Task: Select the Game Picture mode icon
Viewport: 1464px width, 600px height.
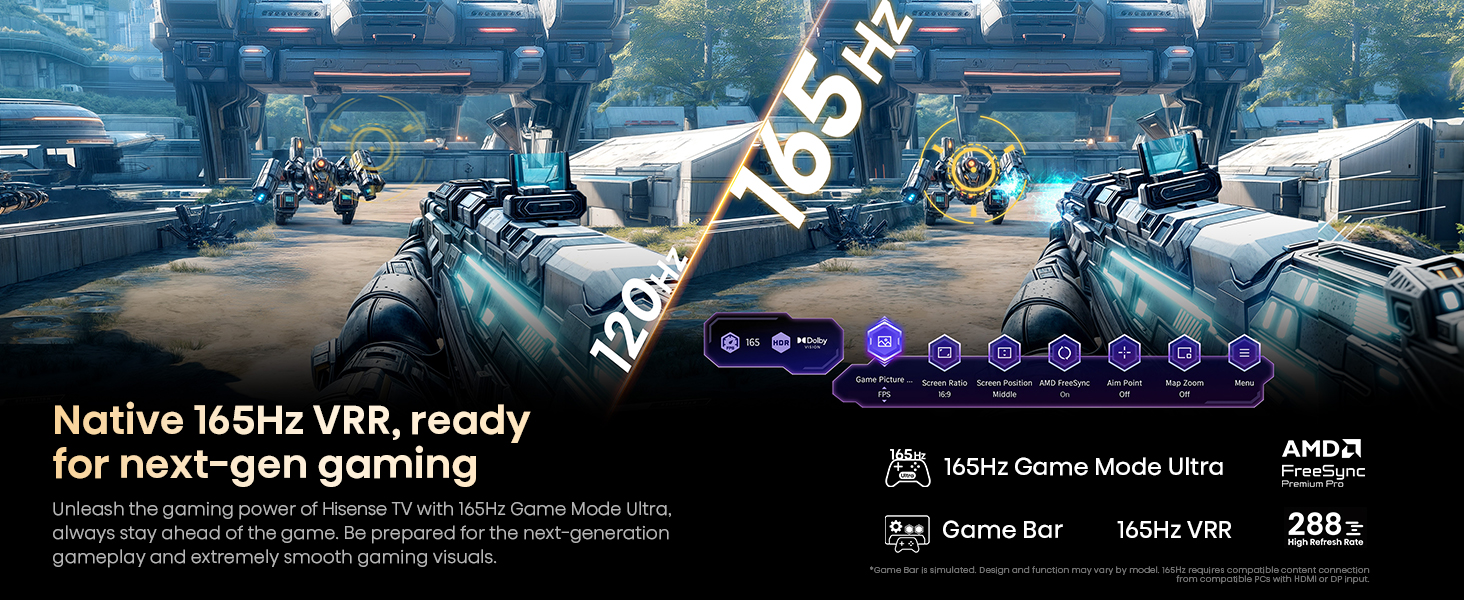Action: point(884,342)
